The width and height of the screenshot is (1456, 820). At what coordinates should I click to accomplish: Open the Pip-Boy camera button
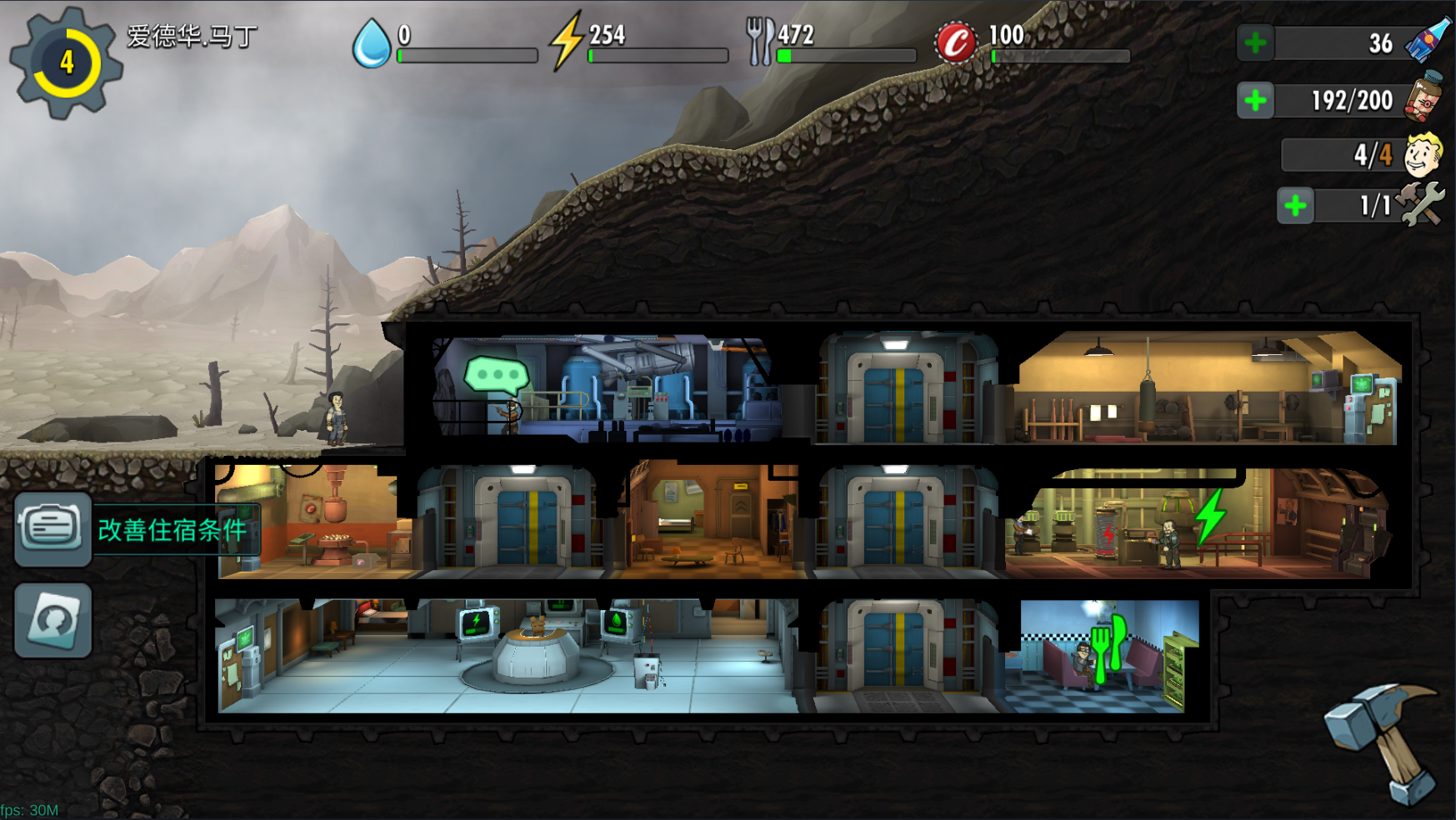tap(53, 620)
